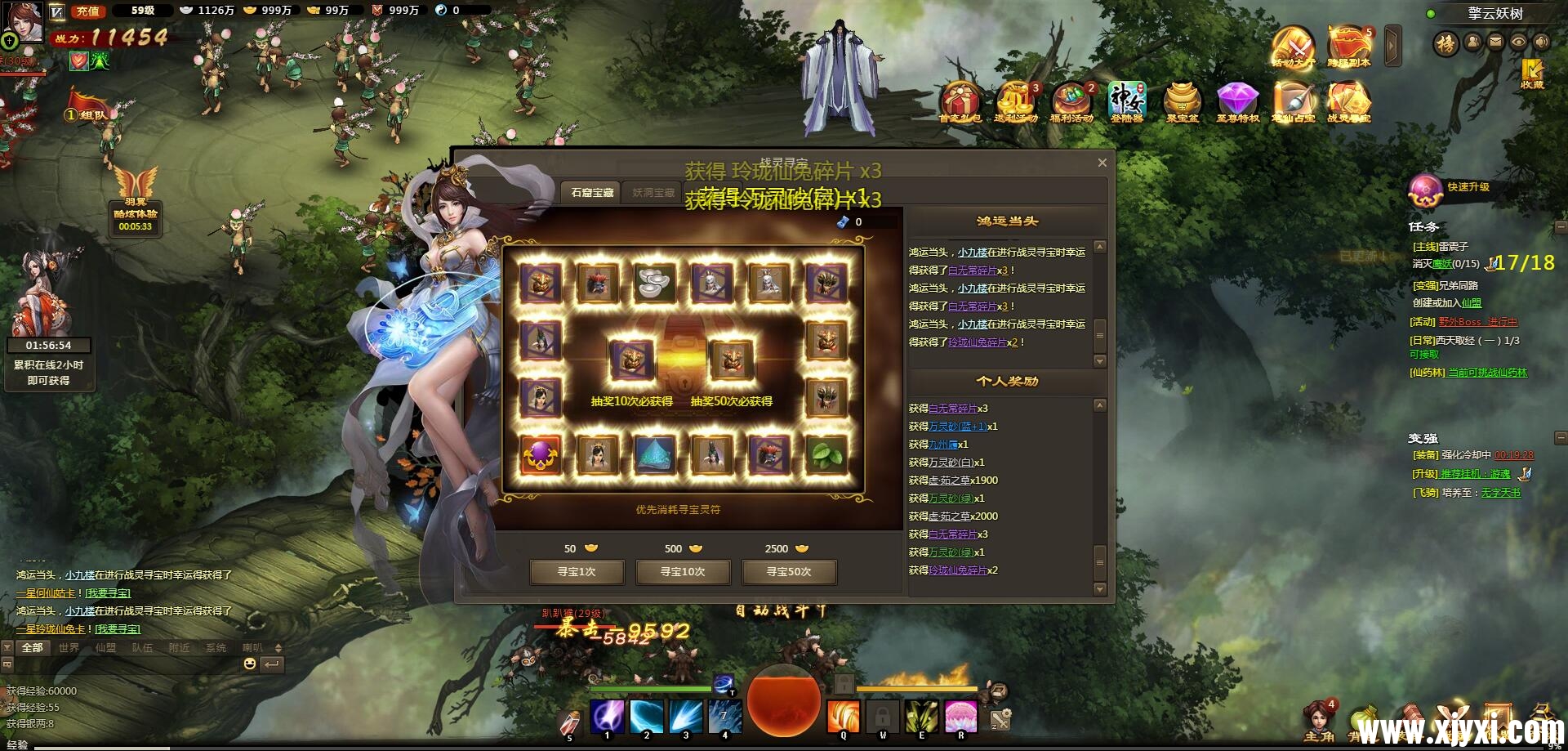Toggle the sound speaker icon
Image resolution: width=1568 pixels, height=751 pixels.
point(1541,42)
